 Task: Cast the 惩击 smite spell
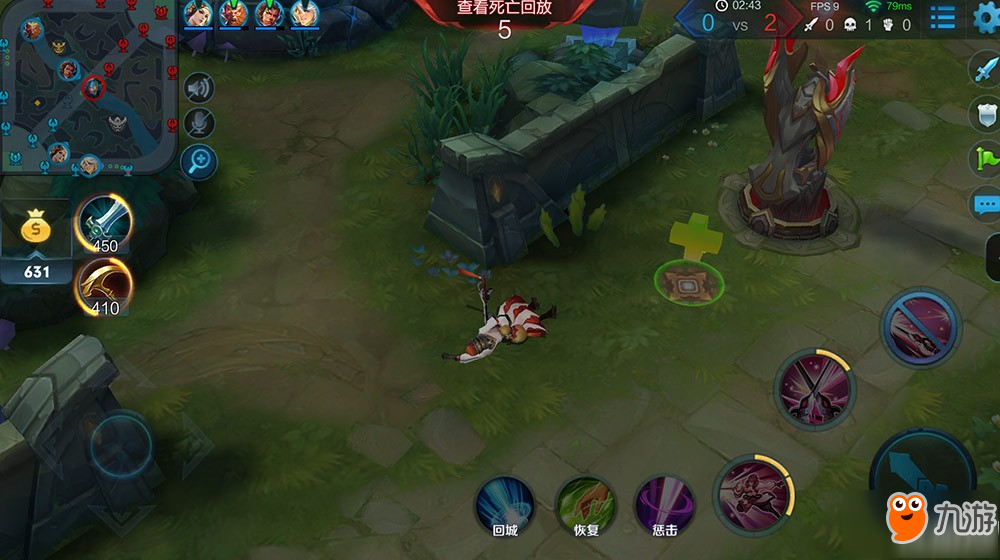pos(664,505)
